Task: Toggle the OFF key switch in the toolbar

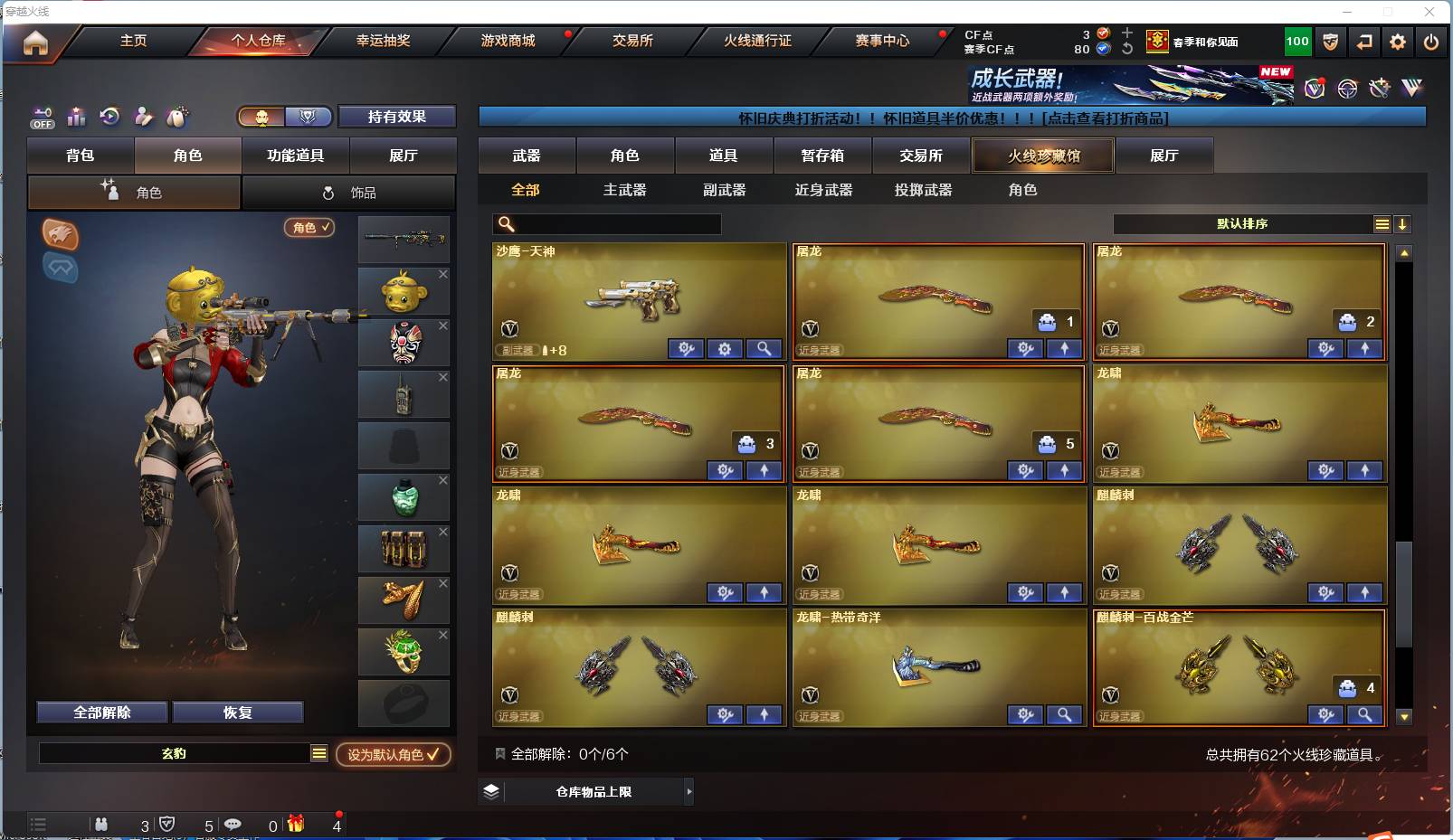Action: click(x=42, y=118)
